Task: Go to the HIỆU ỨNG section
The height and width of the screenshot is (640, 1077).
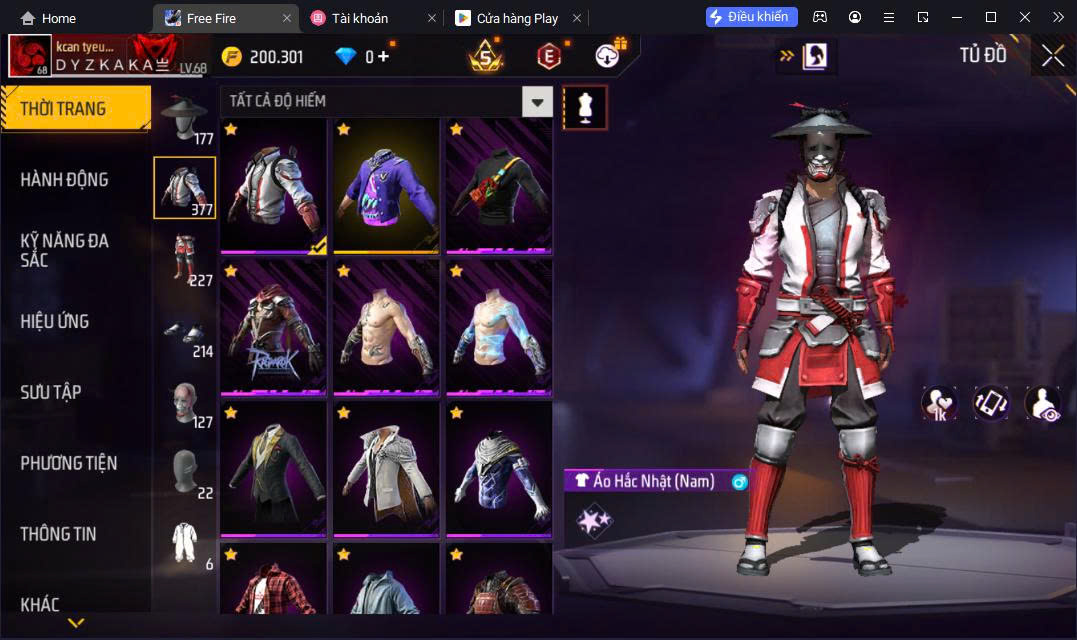Action: coord(55,321)
